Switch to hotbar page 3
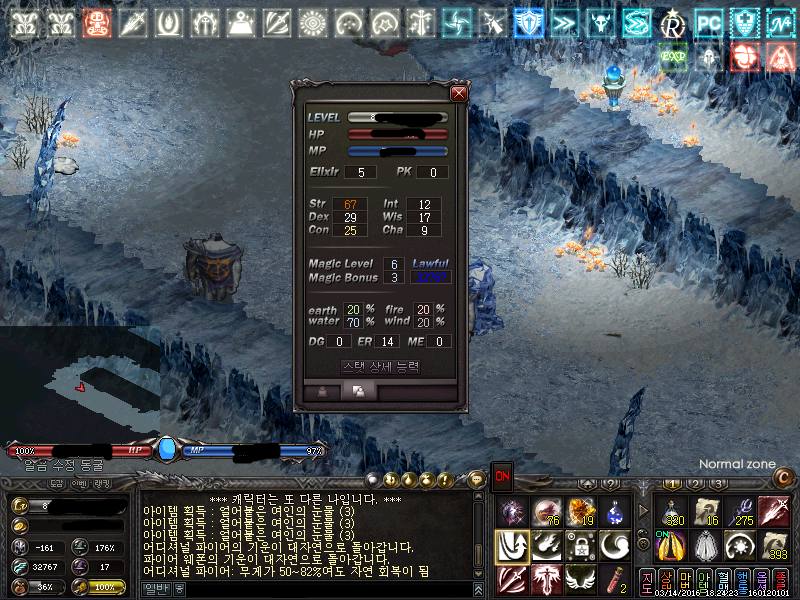800x600 pixels. click(718, 484)
